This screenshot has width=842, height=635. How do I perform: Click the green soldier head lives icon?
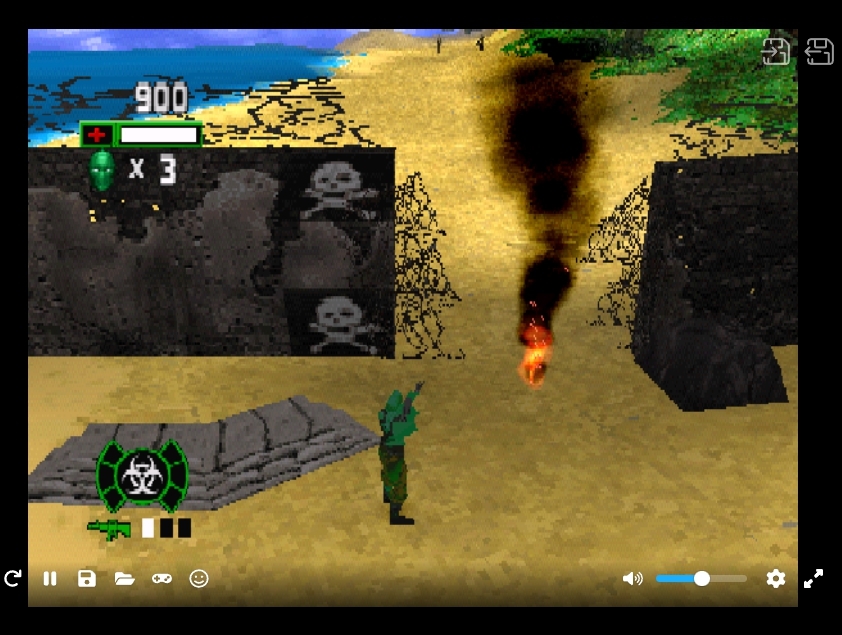(102, 169)
